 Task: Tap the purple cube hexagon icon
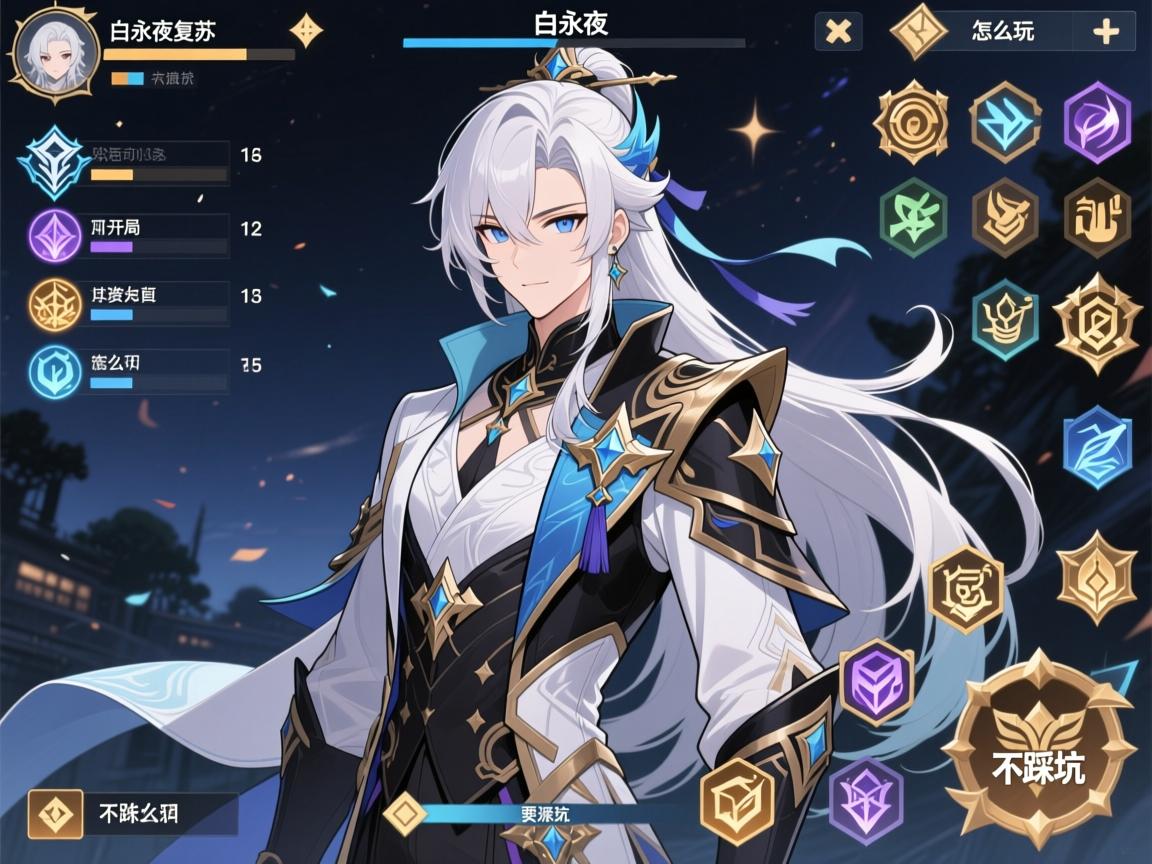click(876, 684)
